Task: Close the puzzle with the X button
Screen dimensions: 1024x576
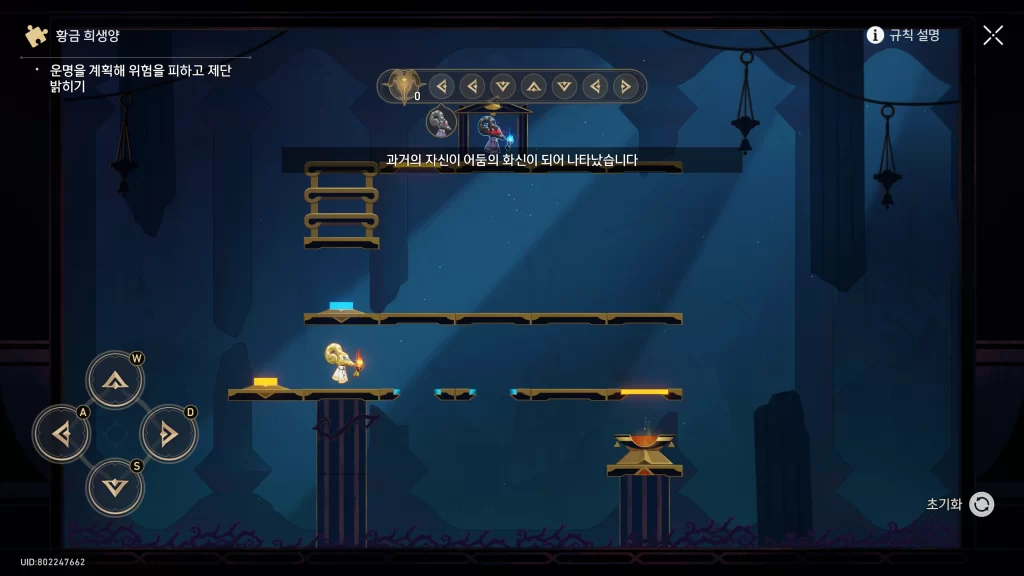Action: (993, 35)
